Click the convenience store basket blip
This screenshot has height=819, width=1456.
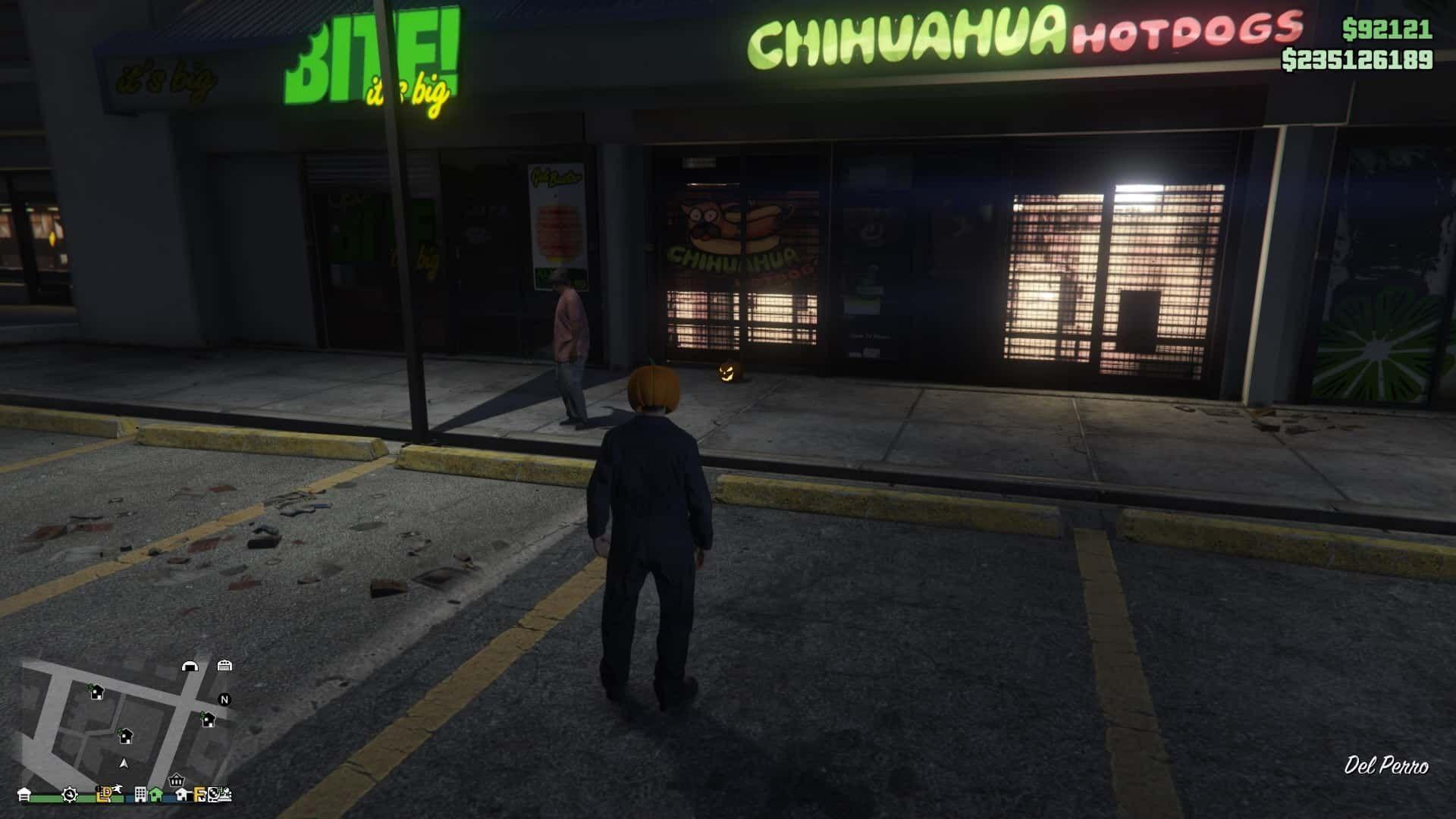176,780
